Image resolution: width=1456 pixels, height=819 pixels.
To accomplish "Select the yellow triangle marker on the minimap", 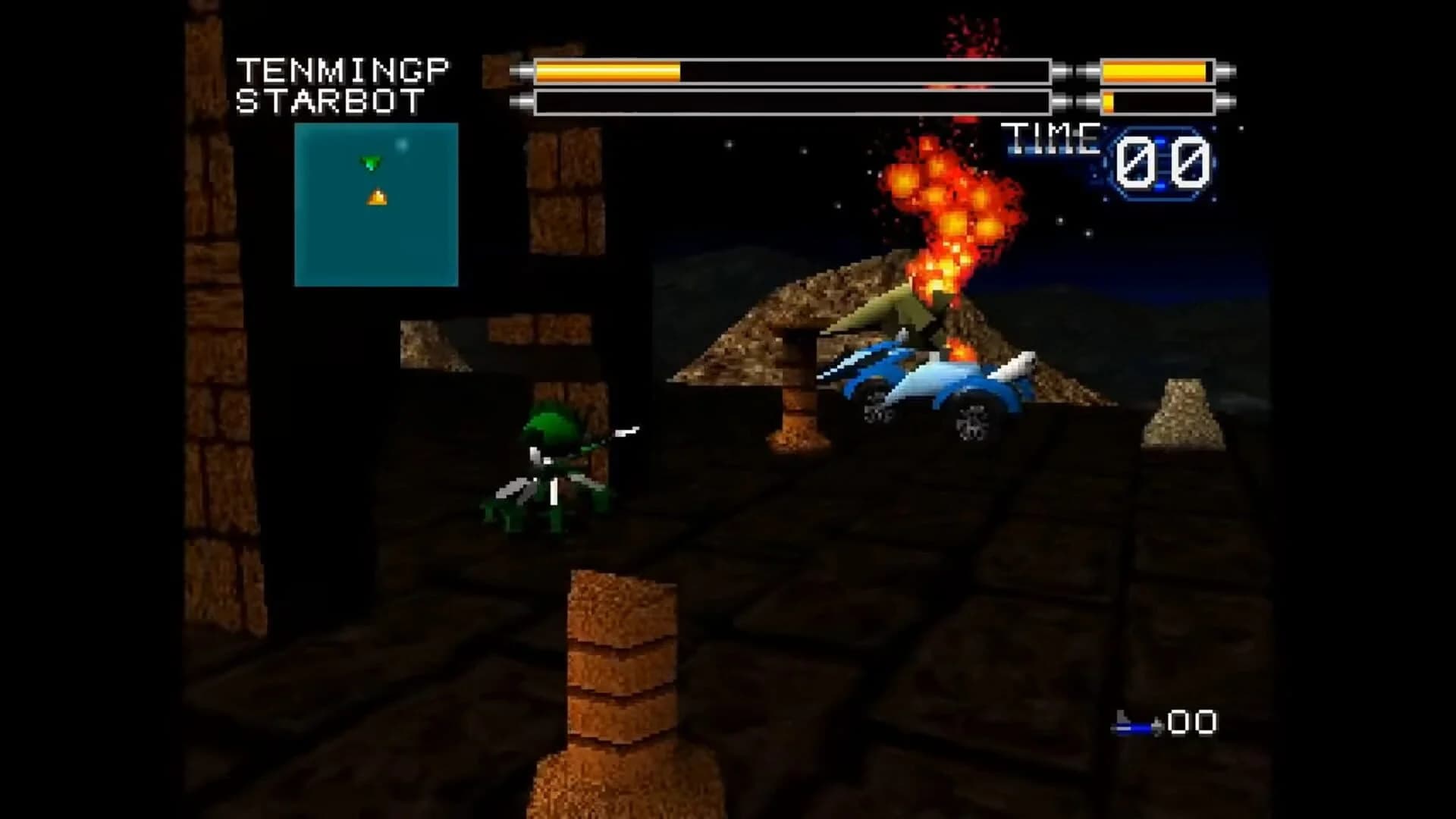I will (x=377, y=196).
